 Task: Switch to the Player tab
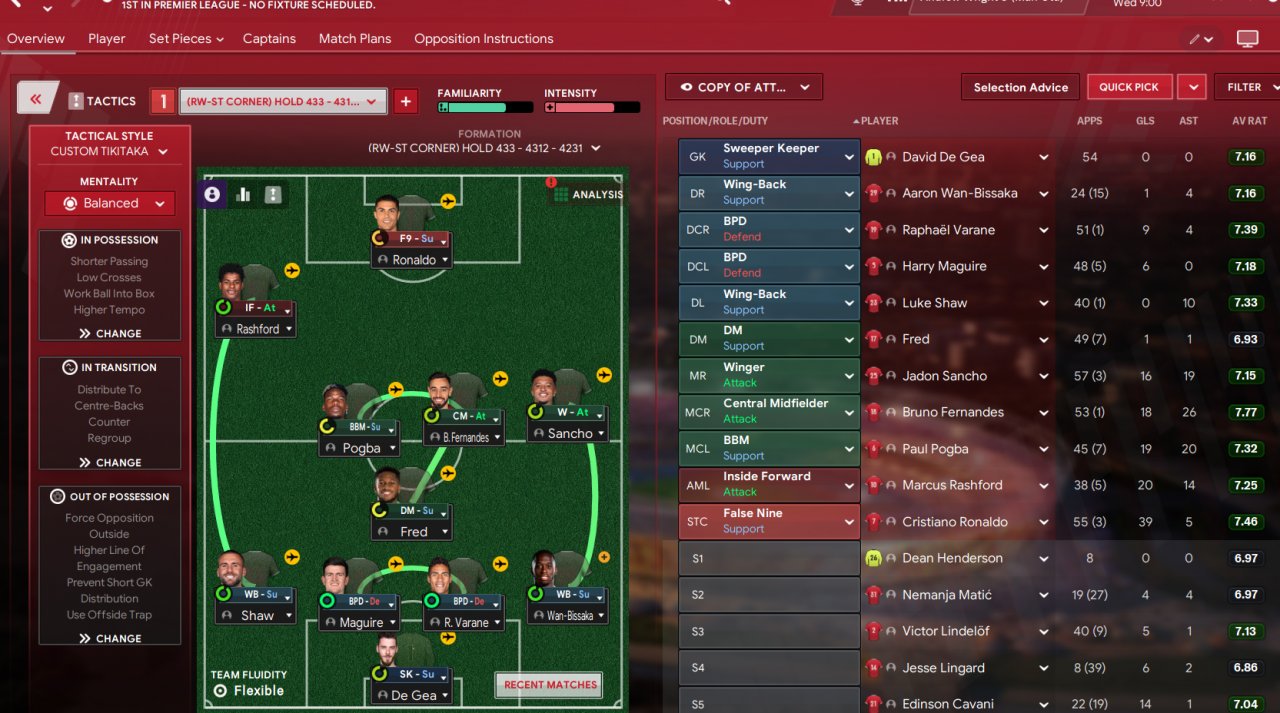tap(106, 39)
